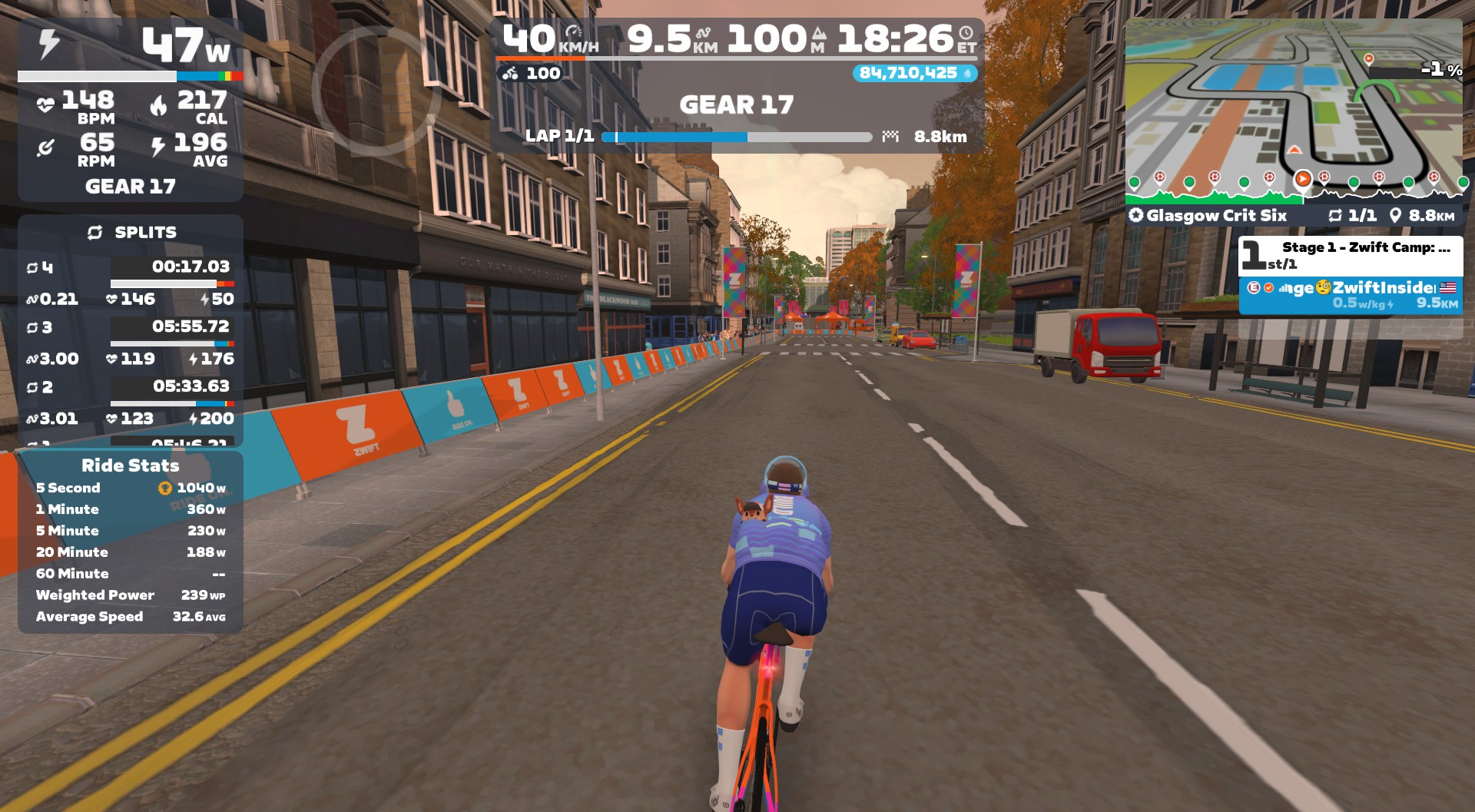This screenshot has height=812, width=1475.
Task: Select the Glasgow Crit Six route label
Action: click(x=1215, y=216)
